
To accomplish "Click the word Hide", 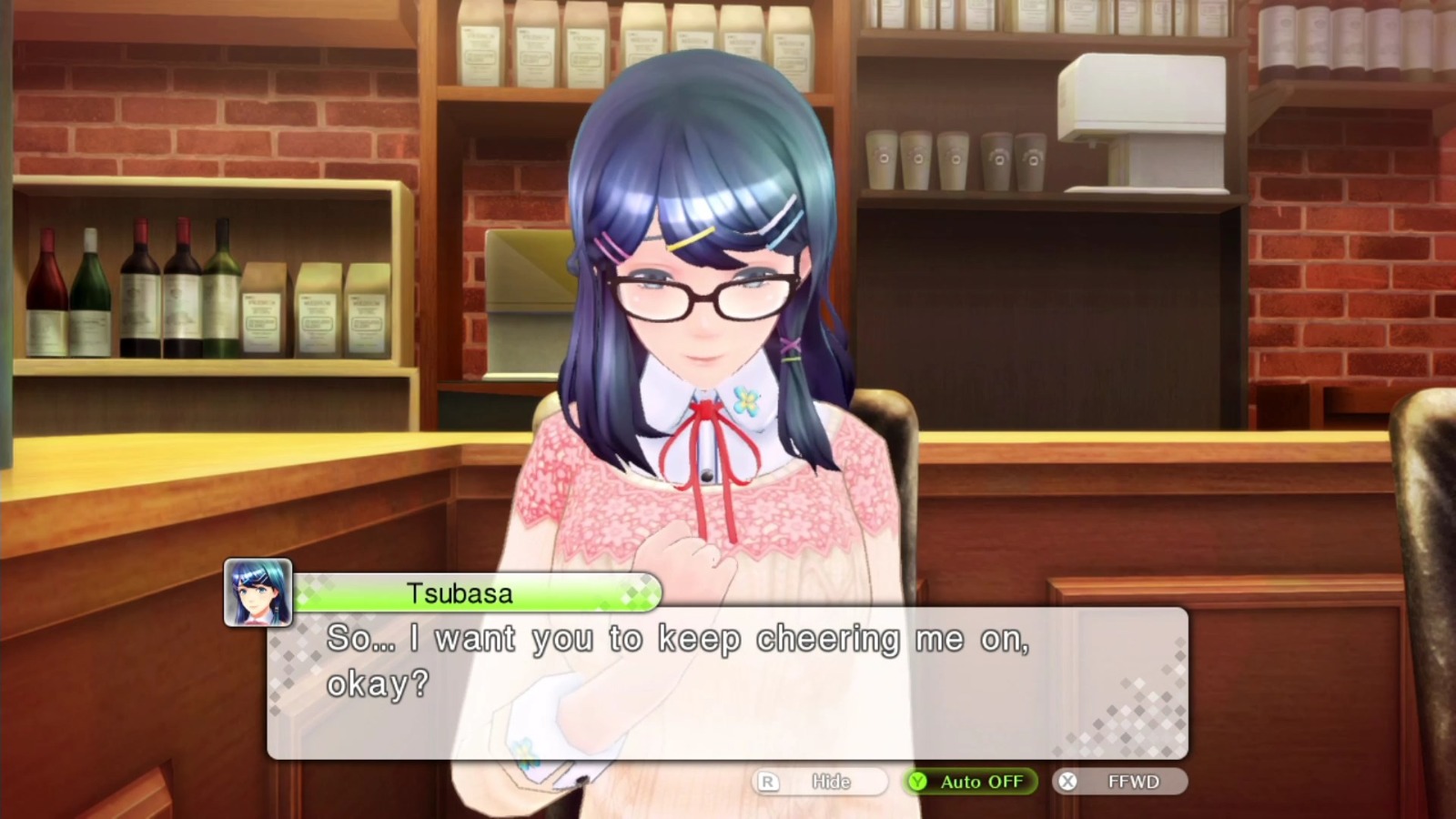I will click(829, 781).
